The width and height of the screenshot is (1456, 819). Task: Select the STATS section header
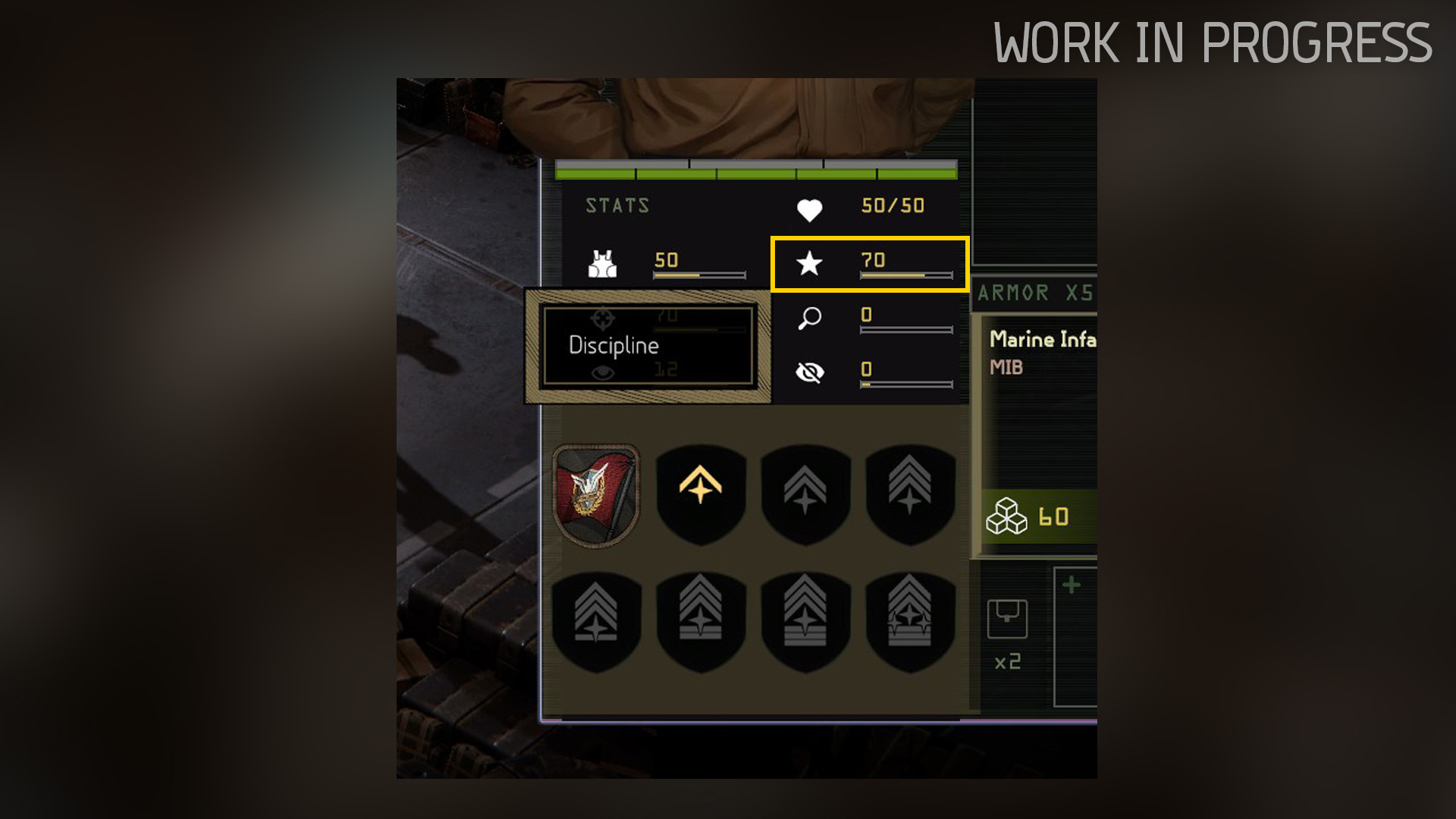click(x=617, y=205)
